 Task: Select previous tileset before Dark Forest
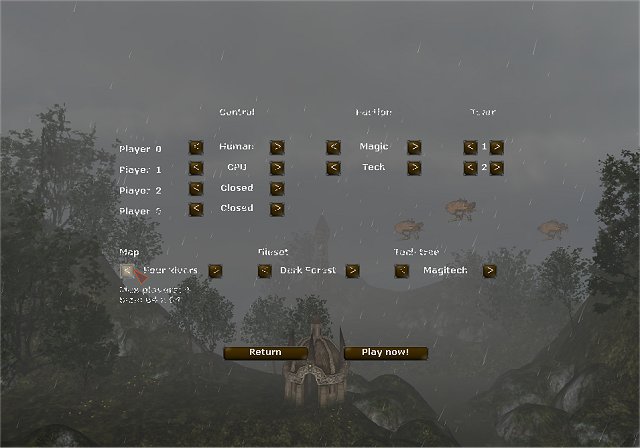[x=264, y=270]
